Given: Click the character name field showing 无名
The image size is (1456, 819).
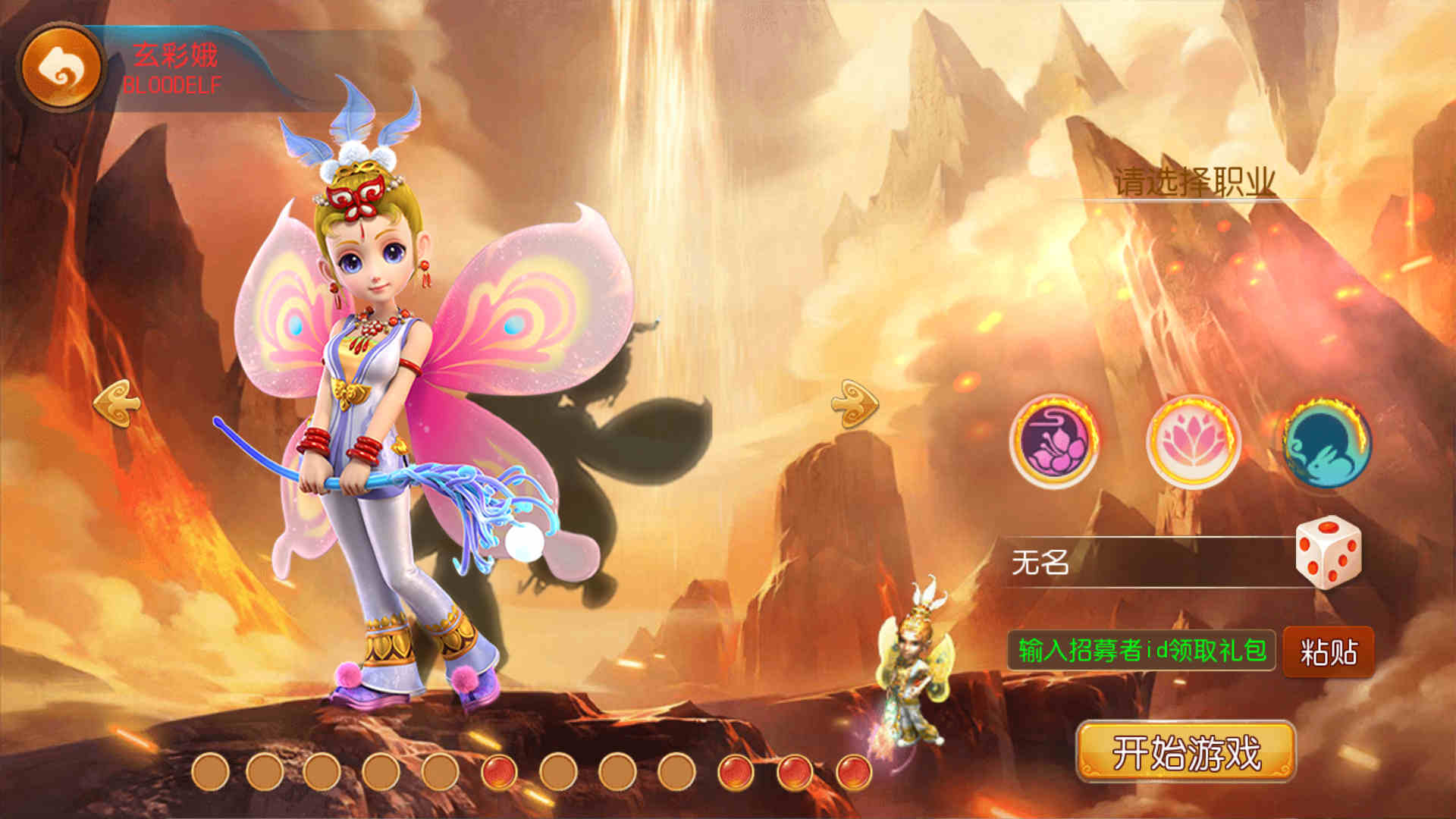Looking at the screenshot, I should 1145,563.
